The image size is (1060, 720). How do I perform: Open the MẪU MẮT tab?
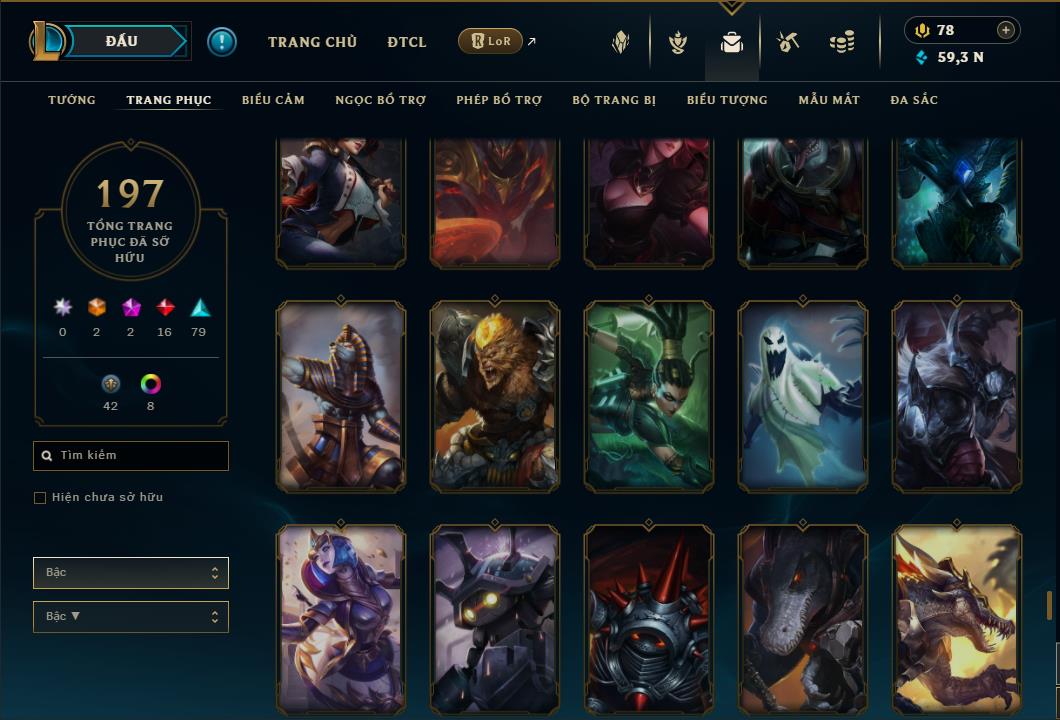(829, 100)
